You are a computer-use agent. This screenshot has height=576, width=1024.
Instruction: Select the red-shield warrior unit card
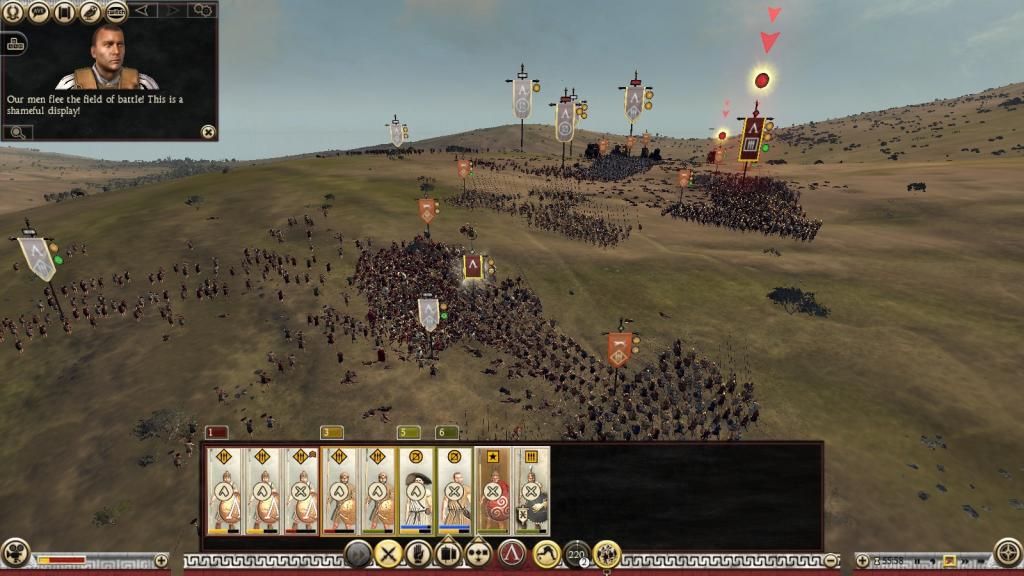pos(492,491)
